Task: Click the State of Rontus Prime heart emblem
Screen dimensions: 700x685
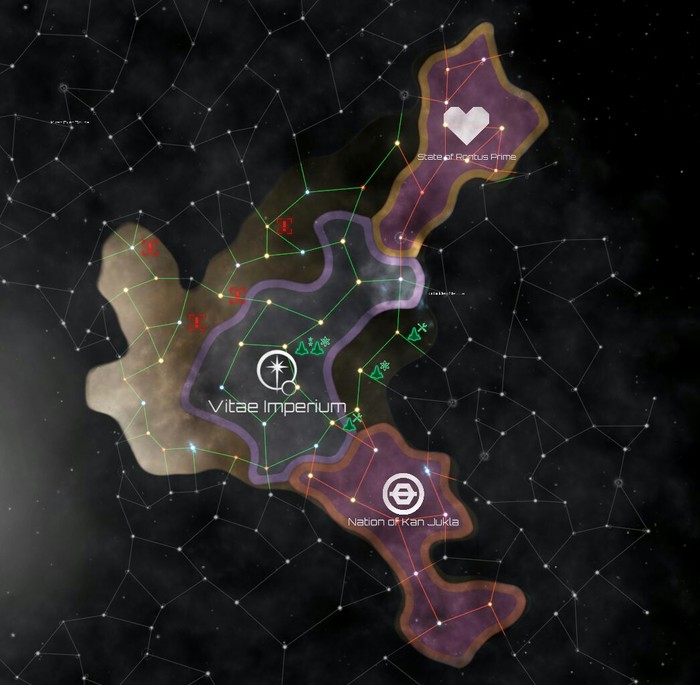Action: (x=465, y=124)
